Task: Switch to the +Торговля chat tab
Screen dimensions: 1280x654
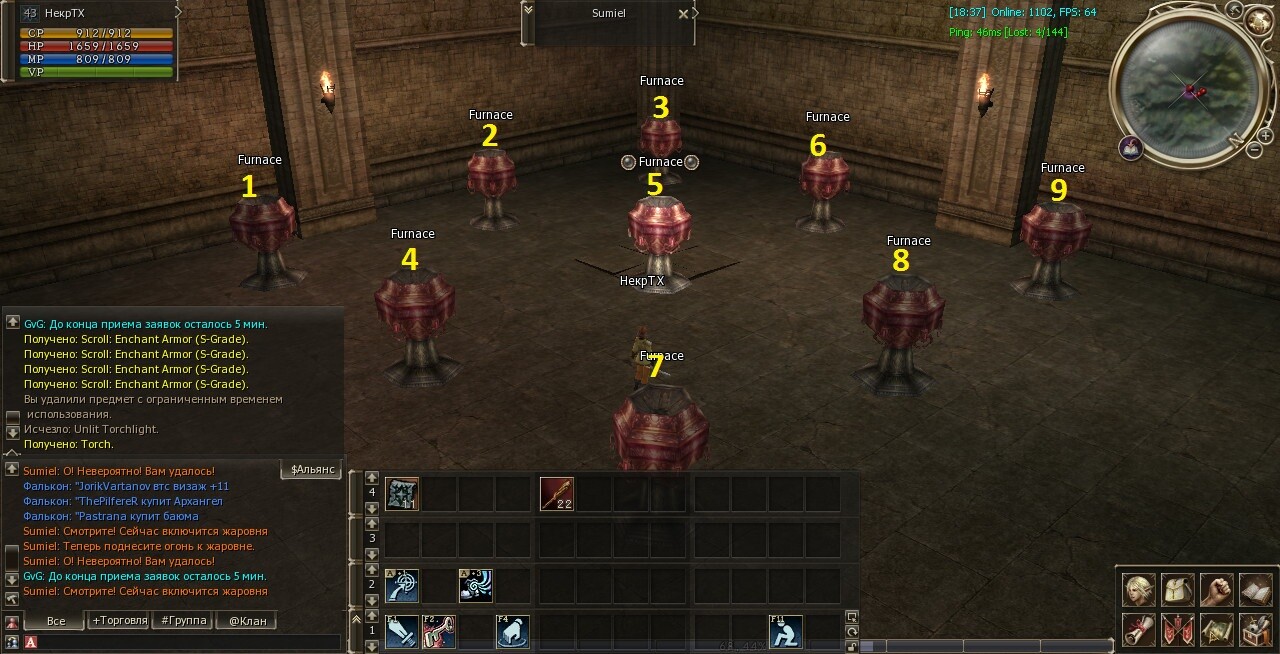Action: (x=119, y=621)
